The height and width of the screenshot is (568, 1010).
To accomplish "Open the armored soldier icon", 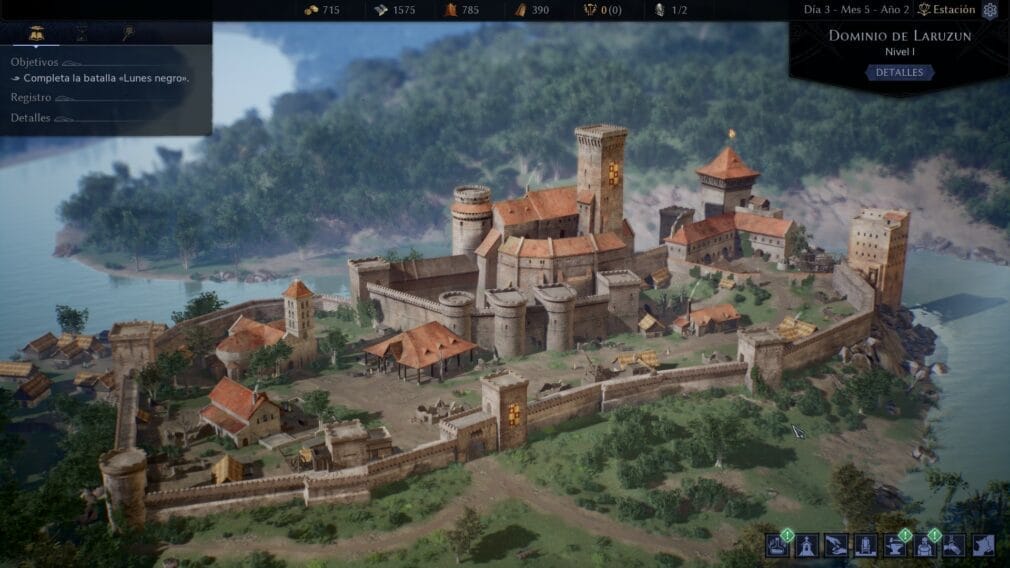I will pos(924,545).
